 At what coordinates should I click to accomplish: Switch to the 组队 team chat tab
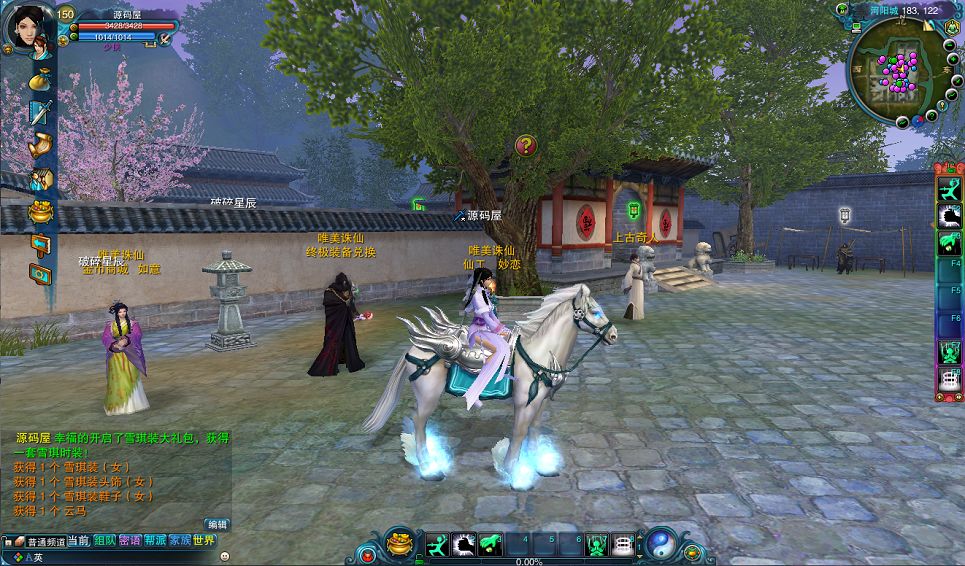pyautogui.click(x=104, y=541)
